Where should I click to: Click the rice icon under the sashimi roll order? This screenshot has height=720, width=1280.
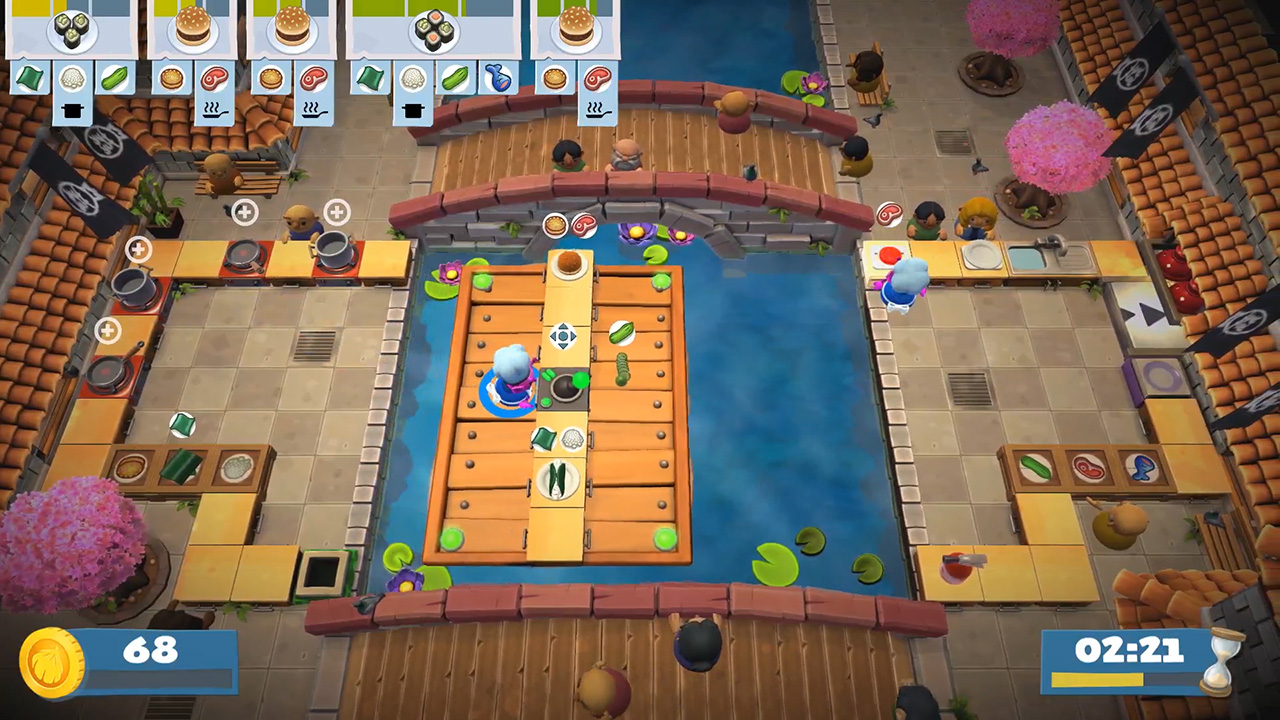point(413,78)
